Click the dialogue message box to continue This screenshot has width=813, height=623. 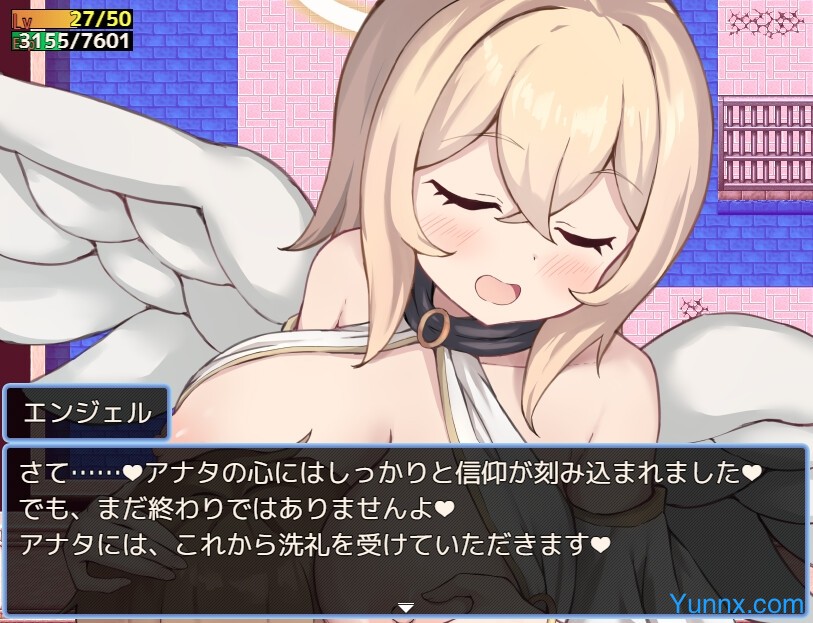click(406, 520)
